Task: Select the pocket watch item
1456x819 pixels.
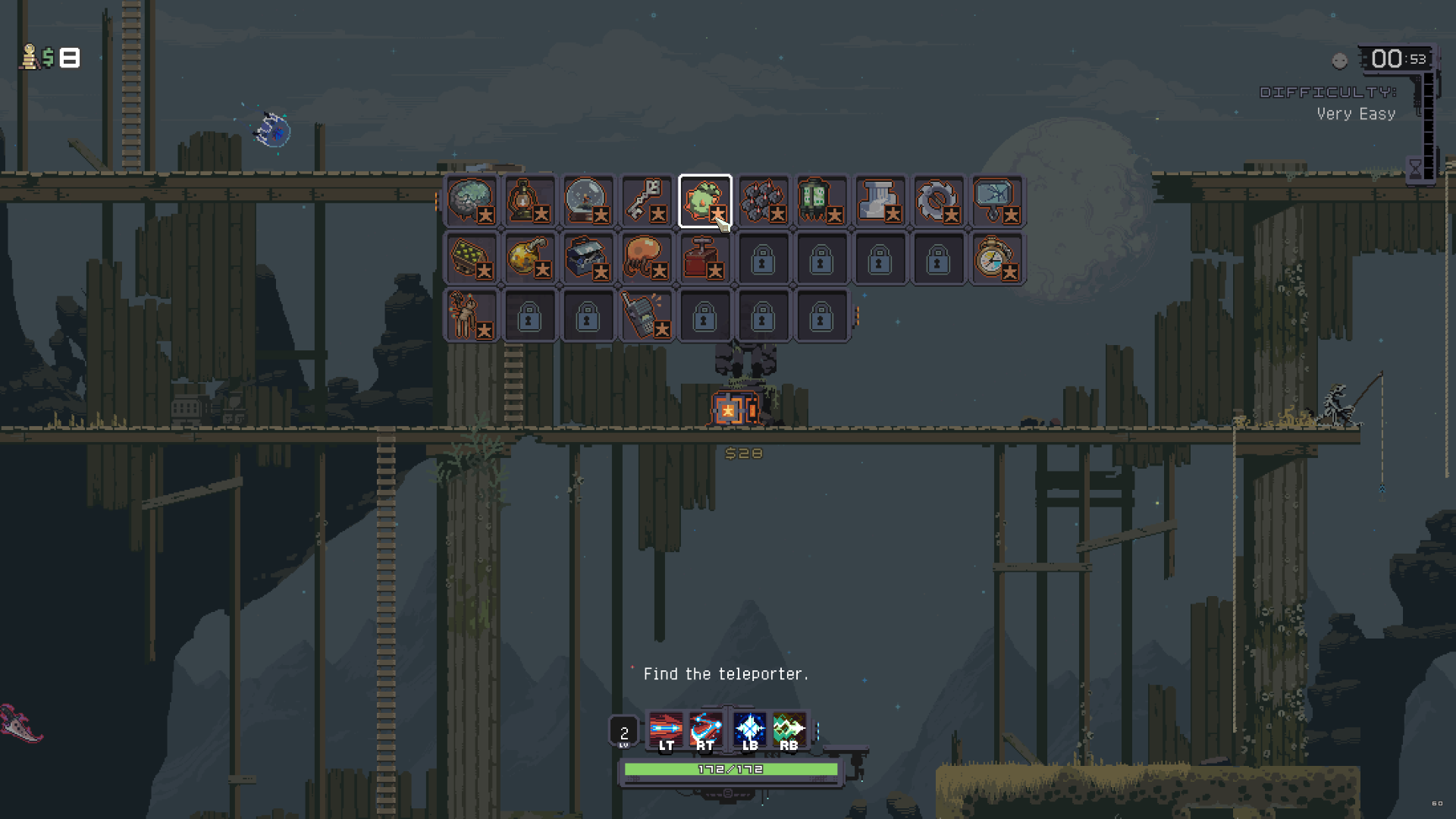Action: (x=997, y=258)
